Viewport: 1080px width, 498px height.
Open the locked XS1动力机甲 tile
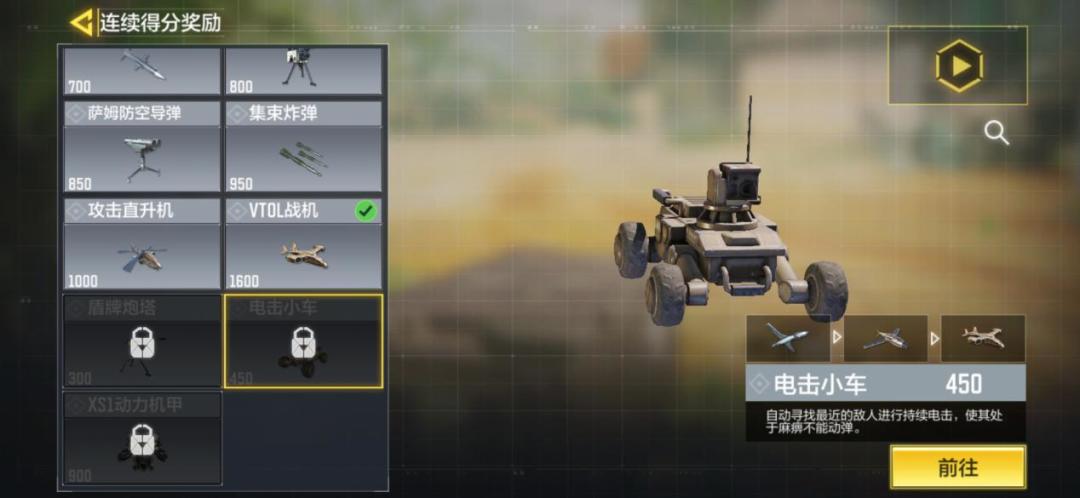click(x=142, y=438)
